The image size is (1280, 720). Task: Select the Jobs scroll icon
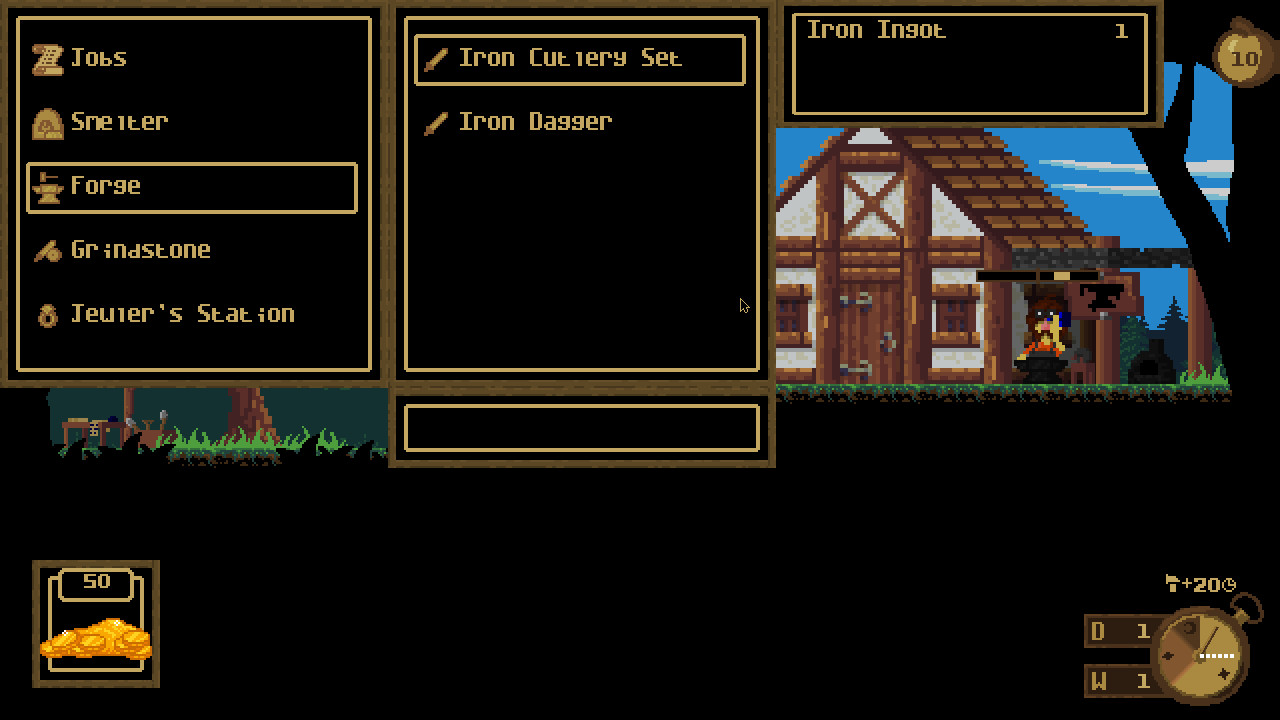(x=45, y=57)
